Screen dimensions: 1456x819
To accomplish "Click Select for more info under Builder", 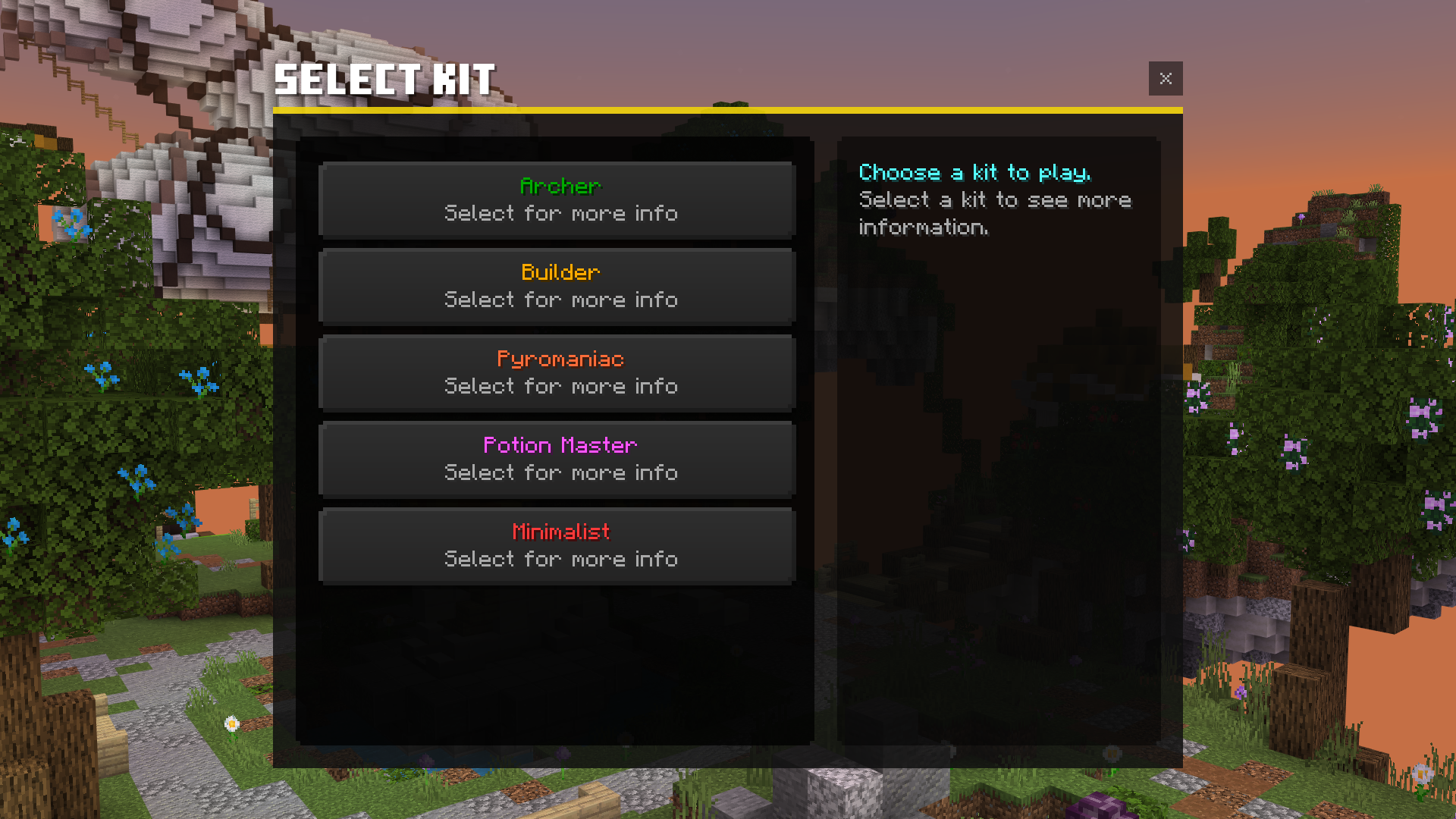I will (x=560, y=300).
